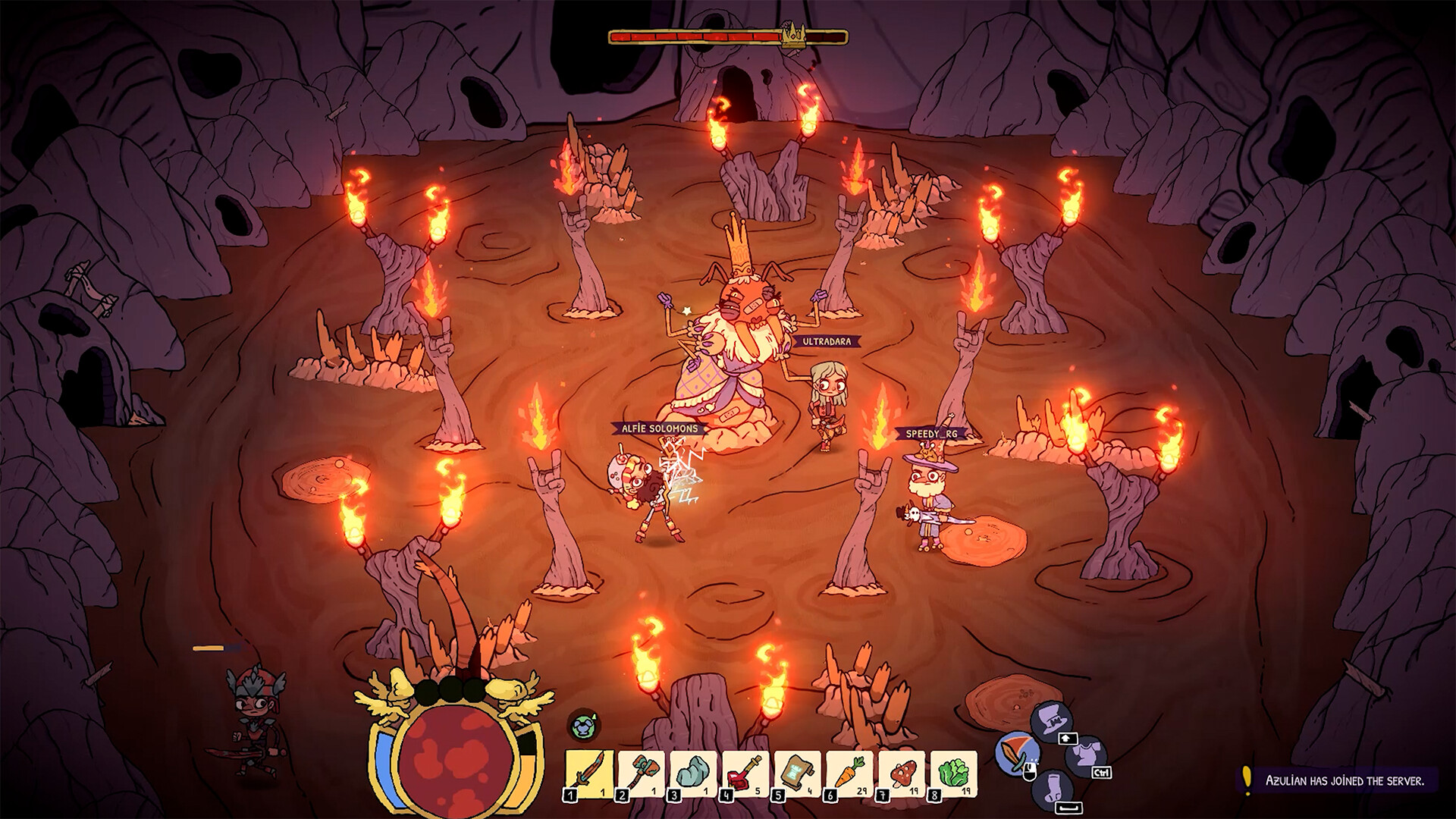Choose the lettuce stack in the hotbar
This screenshot has width=1456, height=819.
click(953, 774)
